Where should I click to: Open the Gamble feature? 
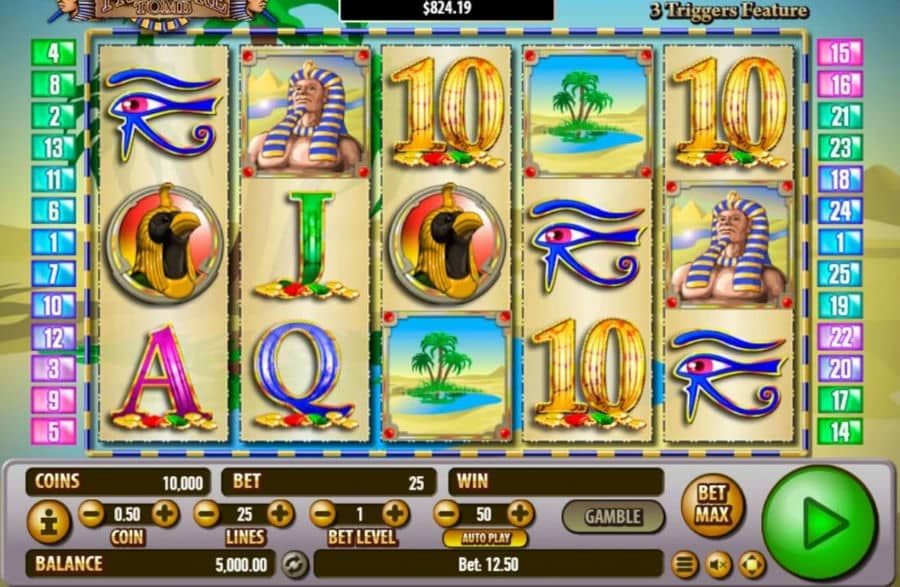[612, 516]
